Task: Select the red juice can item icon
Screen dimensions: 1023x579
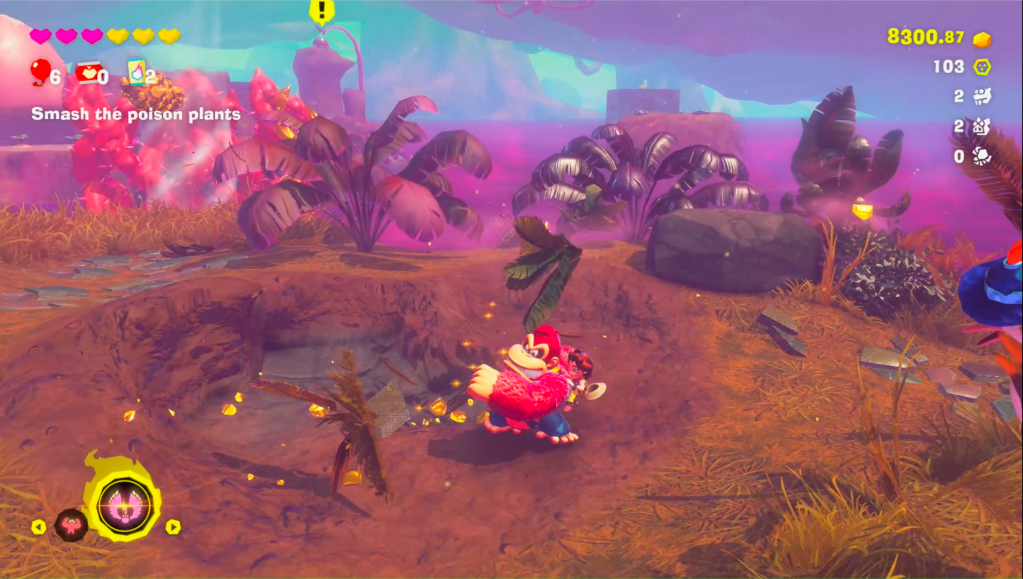Action: [x=87, y=72]
